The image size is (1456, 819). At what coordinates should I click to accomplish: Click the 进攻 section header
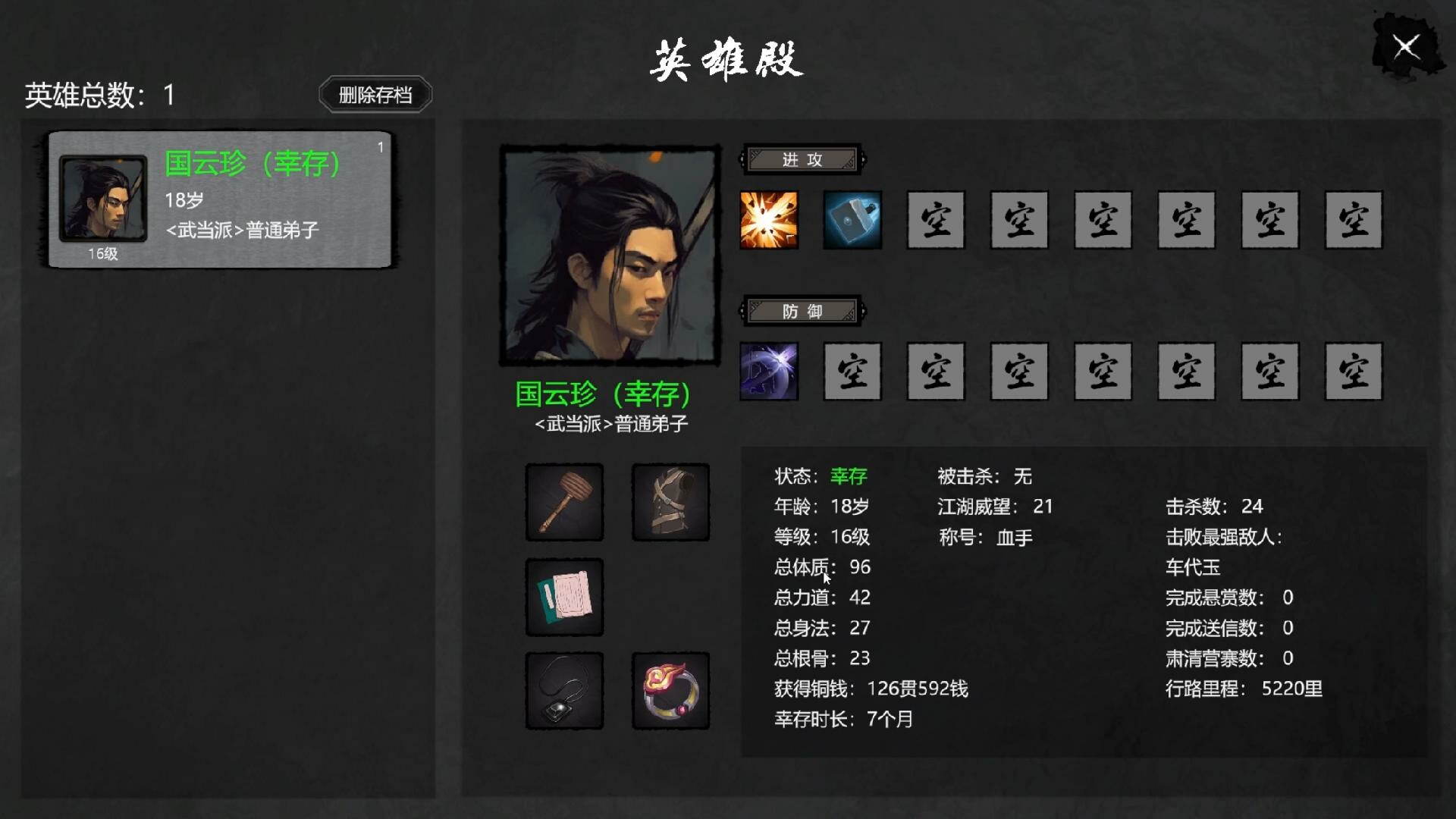pyautogui.click(x=801, y=160)
